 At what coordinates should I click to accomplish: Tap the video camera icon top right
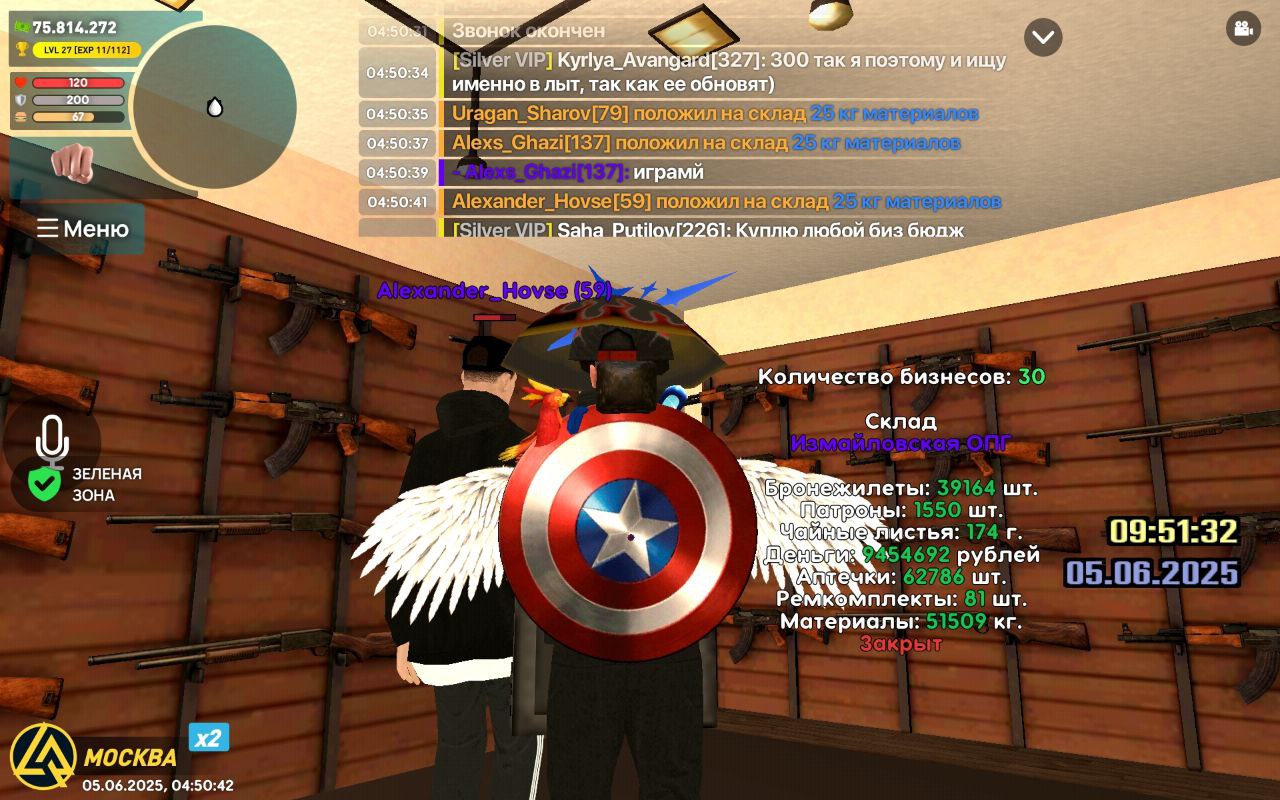tap(1243, 31)
